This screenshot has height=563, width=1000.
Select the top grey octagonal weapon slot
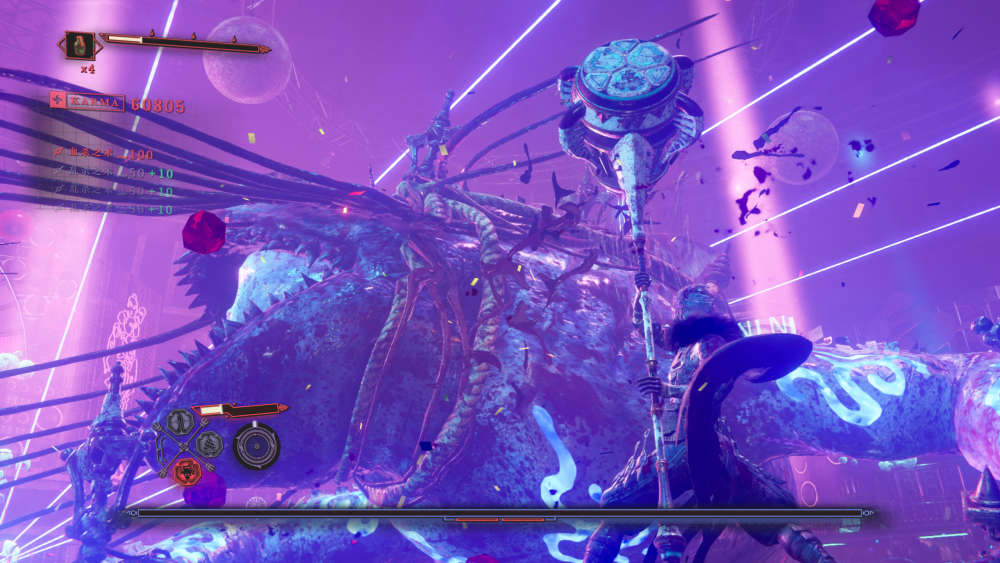coord(179,423)
